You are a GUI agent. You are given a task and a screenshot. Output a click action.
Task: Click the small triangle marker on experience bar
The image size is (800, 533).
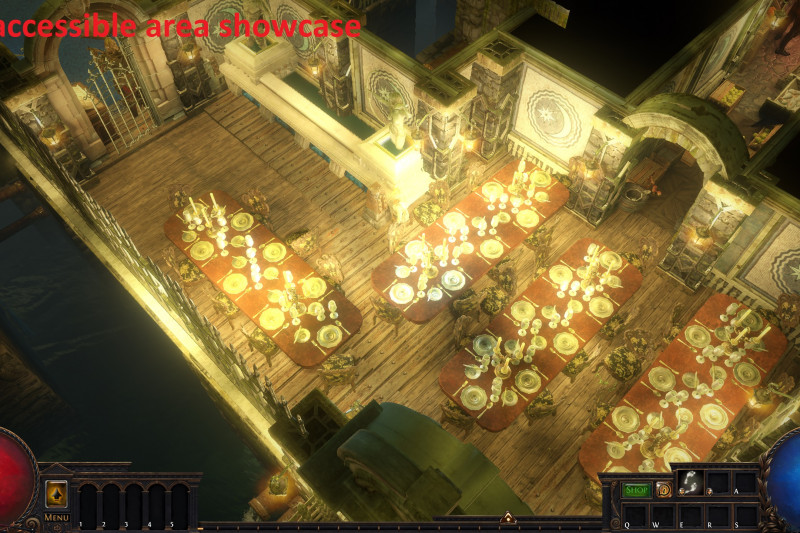pos(507,518)
